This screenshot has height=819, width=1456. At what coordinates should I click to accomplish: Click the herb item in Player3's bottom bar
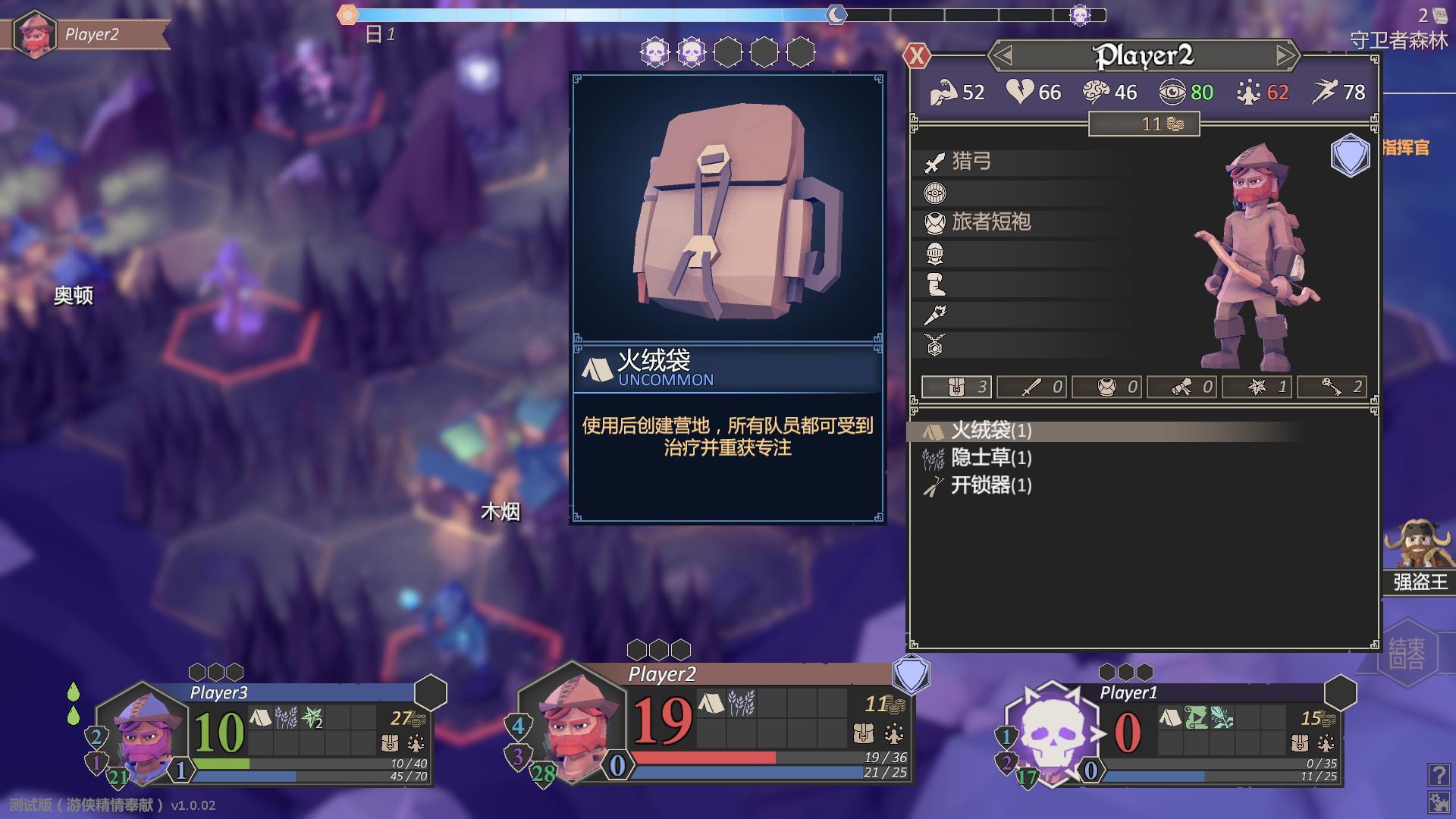click(x=286, y=717)
